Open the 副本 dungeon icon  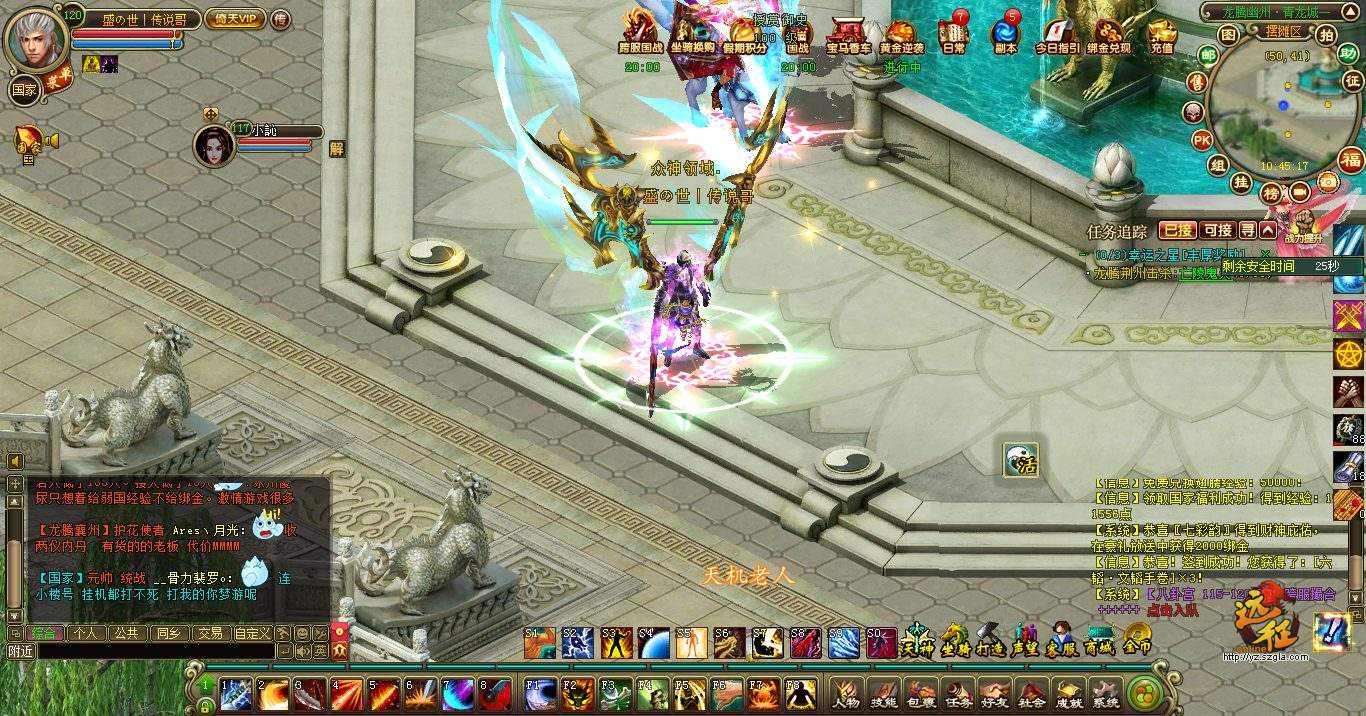coord(1005,34)
